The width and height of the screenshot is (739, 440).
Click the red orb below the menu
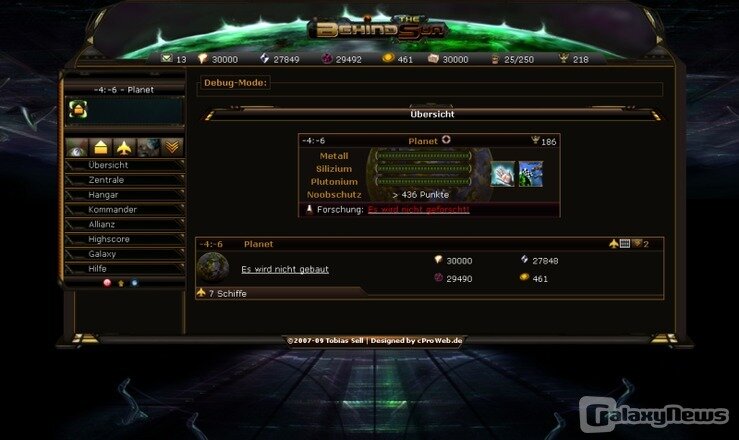pyautogui.click(x=107, y=283)
